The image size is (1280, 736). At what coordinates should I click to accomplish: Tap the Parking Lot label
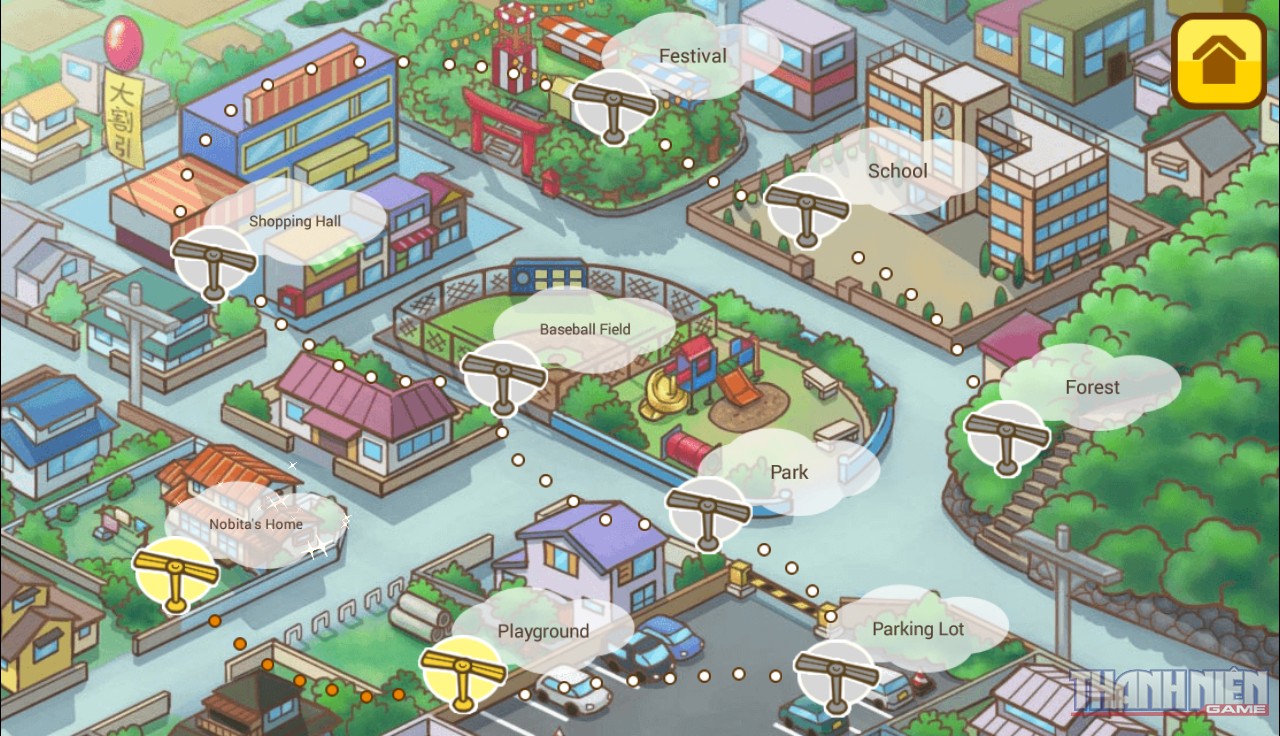click(917, 629)
